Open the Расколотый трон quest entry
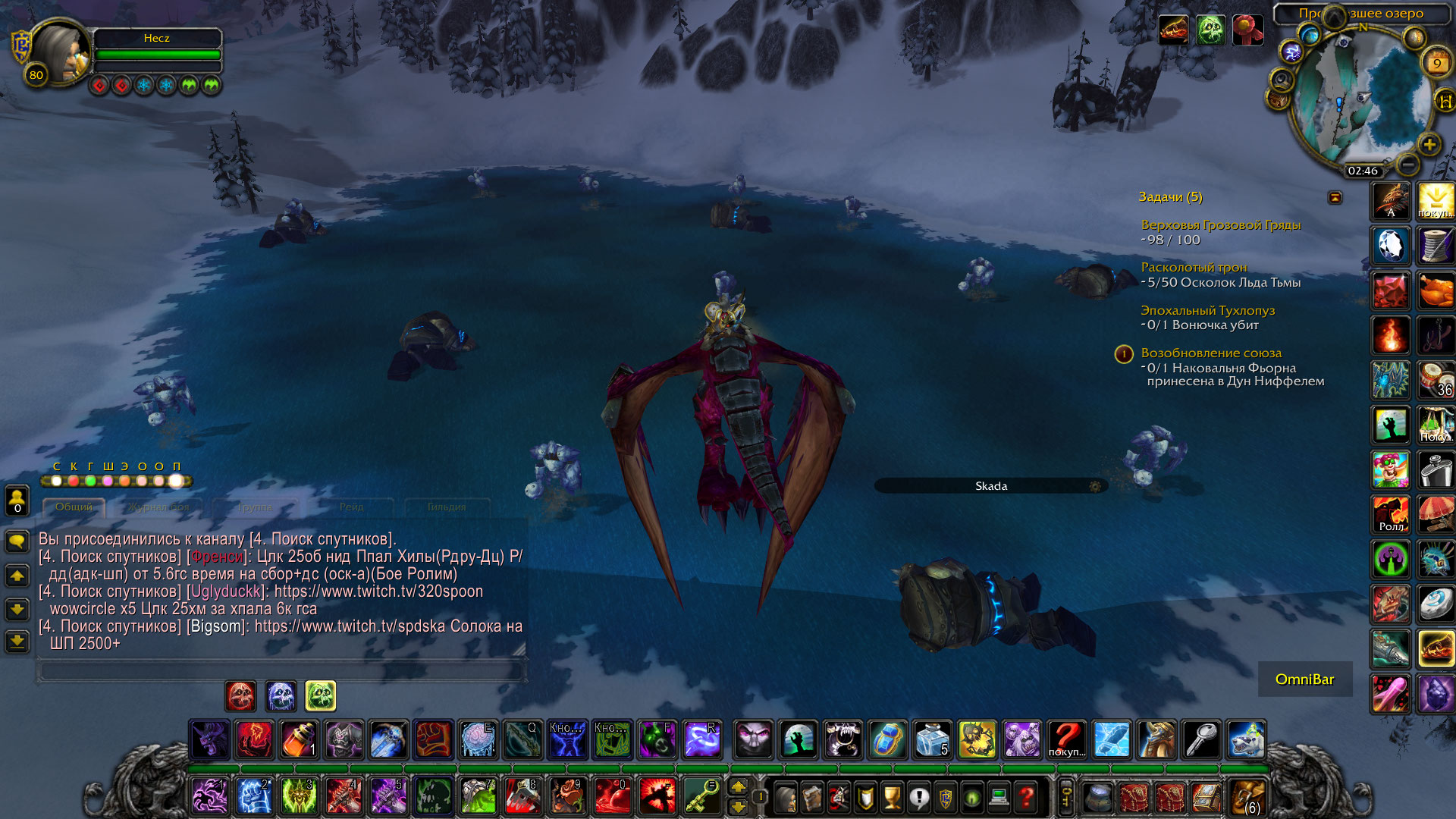Viewport: 1456px width, 819px height. (x=1194, y=267)
